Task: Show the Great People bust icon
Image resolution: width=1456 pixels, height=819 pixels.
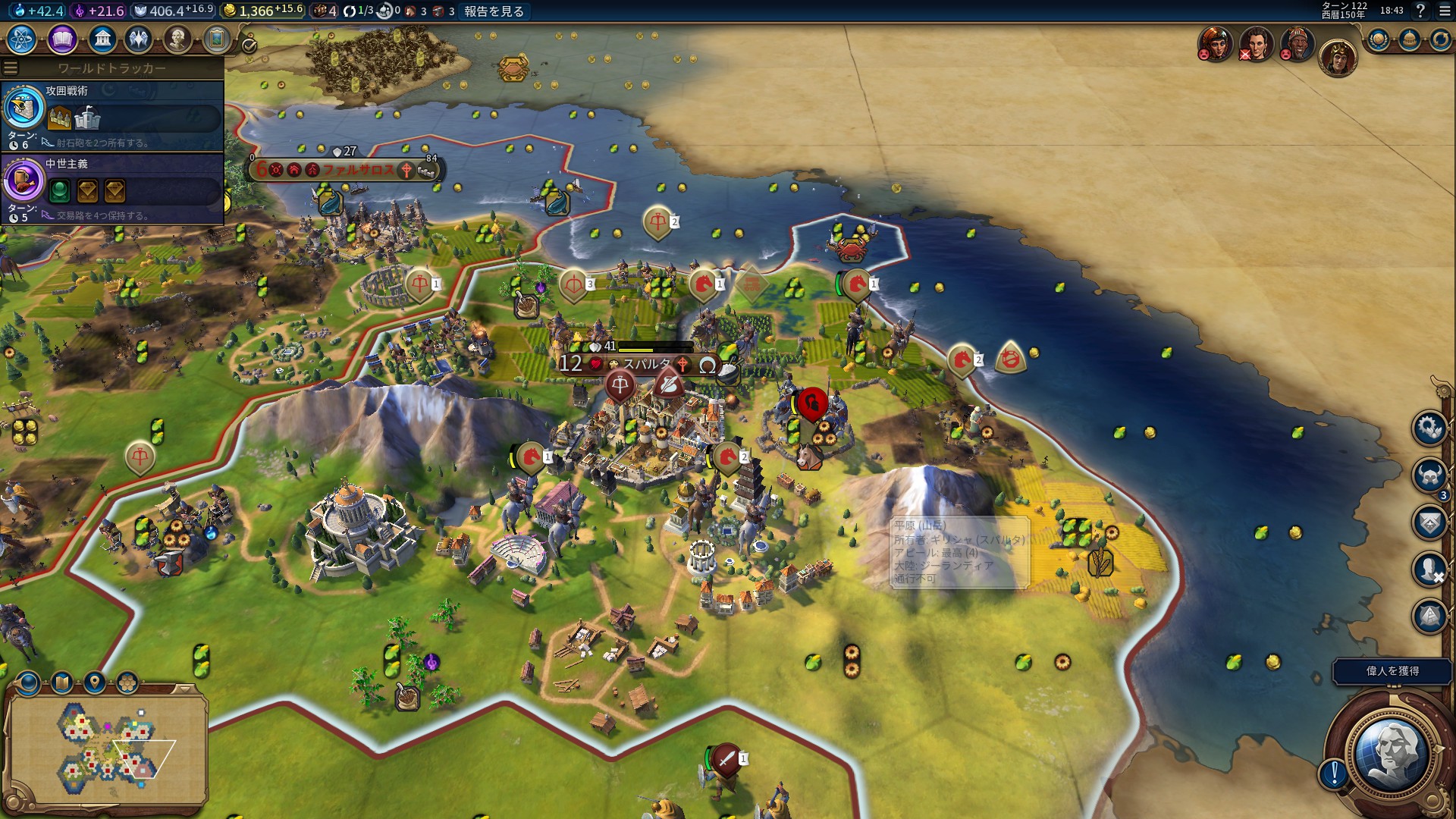Action: click(177, 39)
